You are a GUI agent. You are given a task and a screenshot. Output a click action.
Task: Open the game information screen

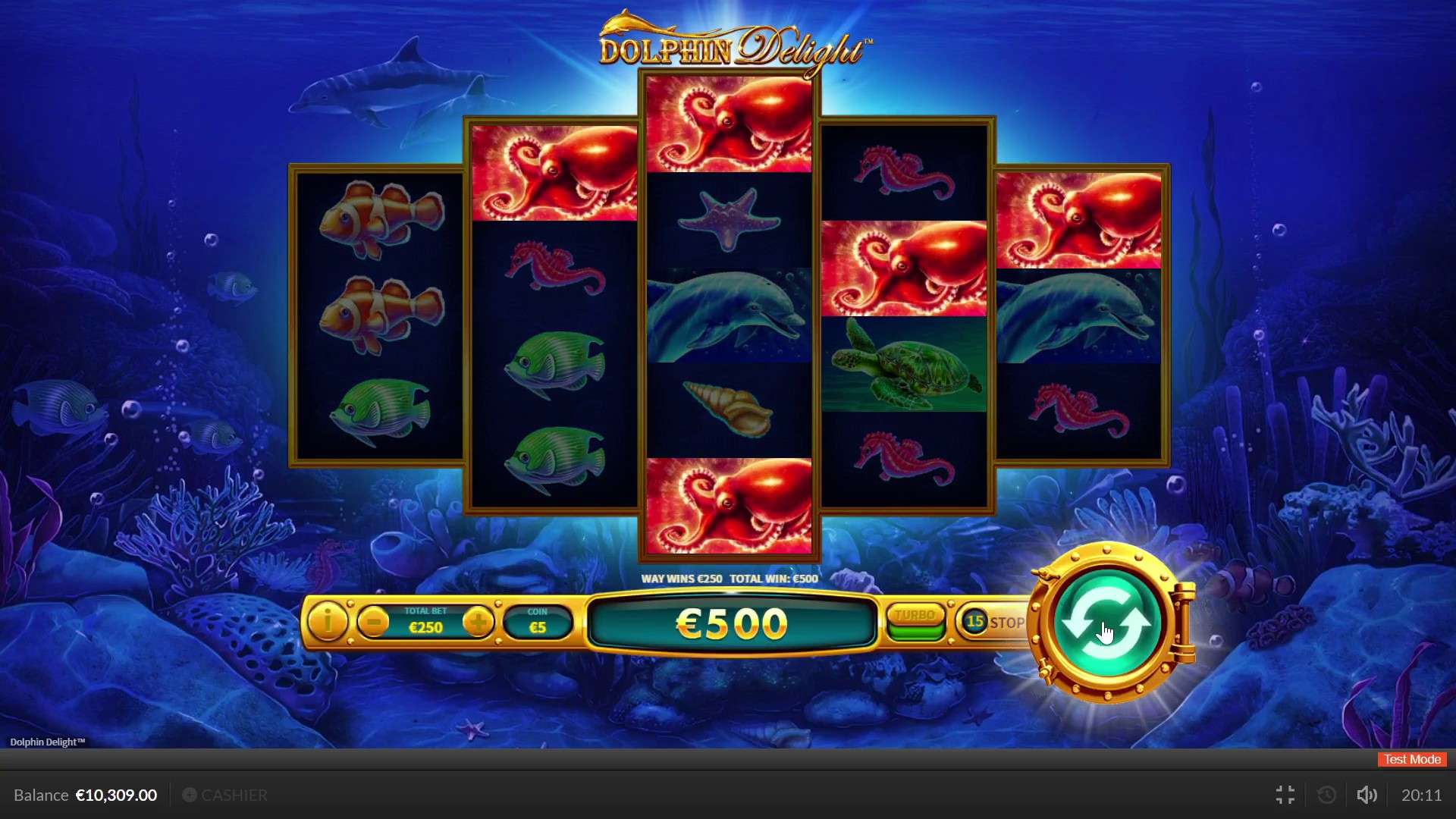pos(327,622)
